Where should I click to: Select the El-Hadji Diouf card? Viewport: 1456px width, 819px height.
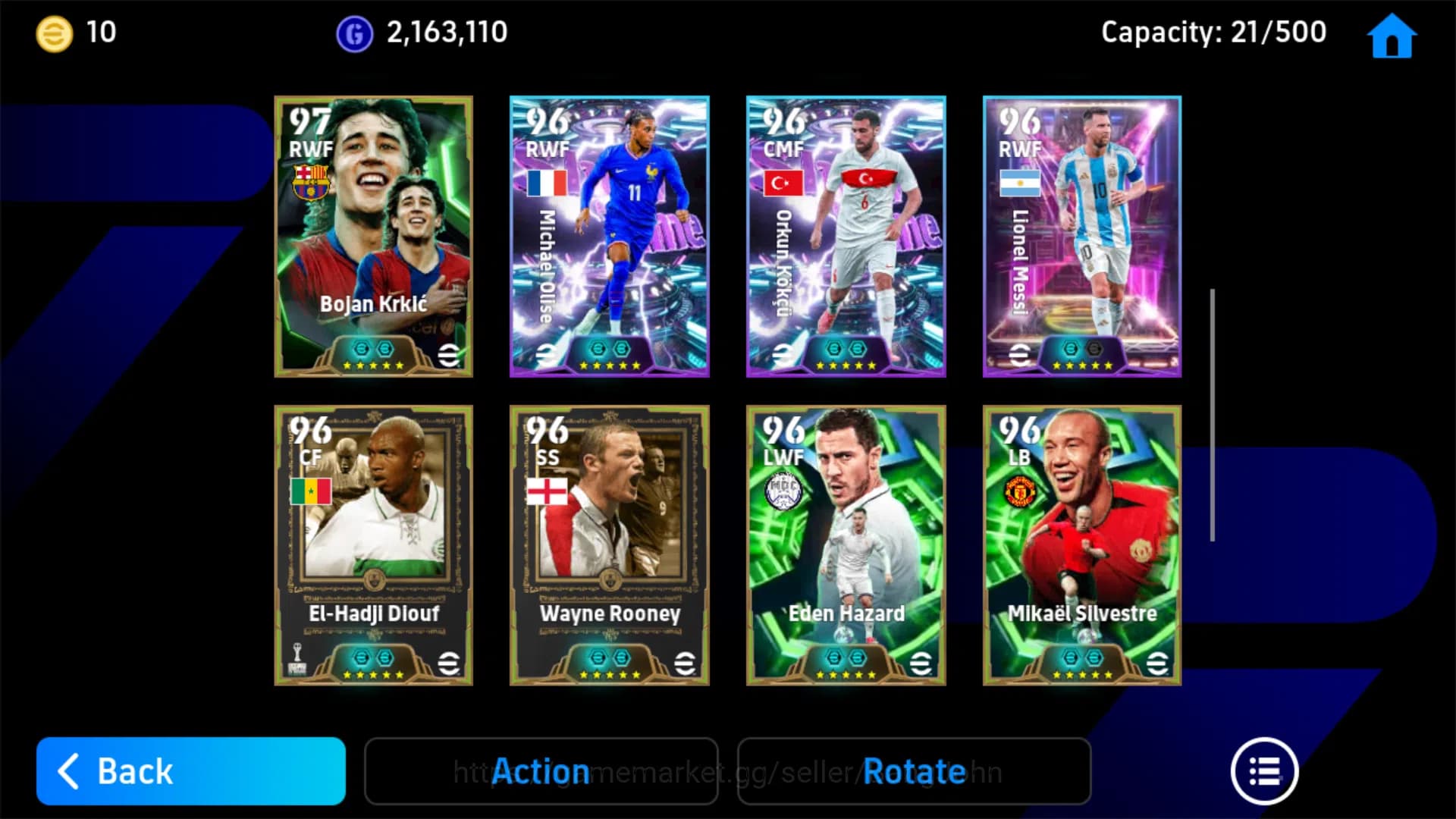(x=373, y=546)
